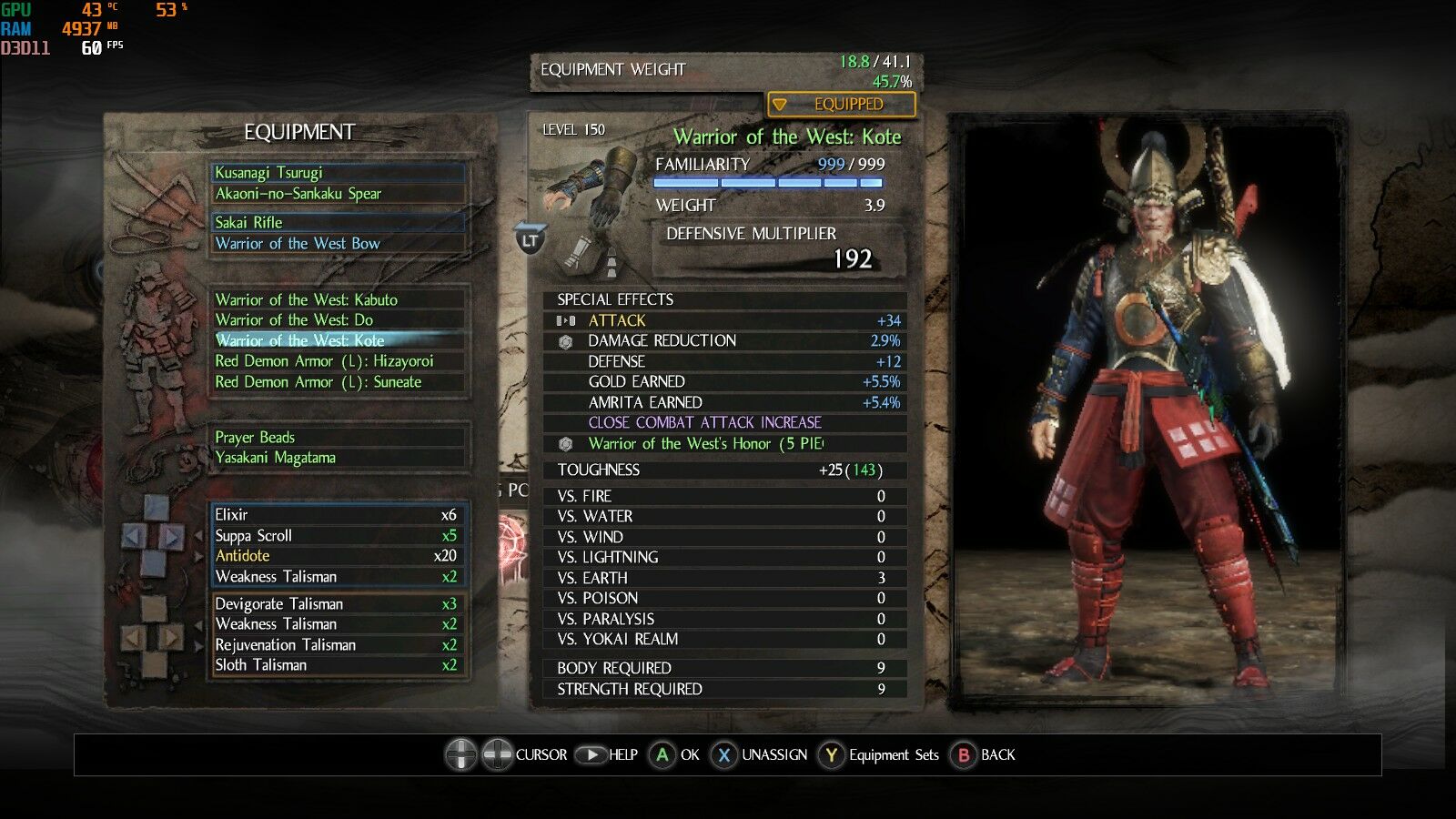1456x819 pixels.
Task: Select Warrior of the West: Kote
Action: click(337, 340)
